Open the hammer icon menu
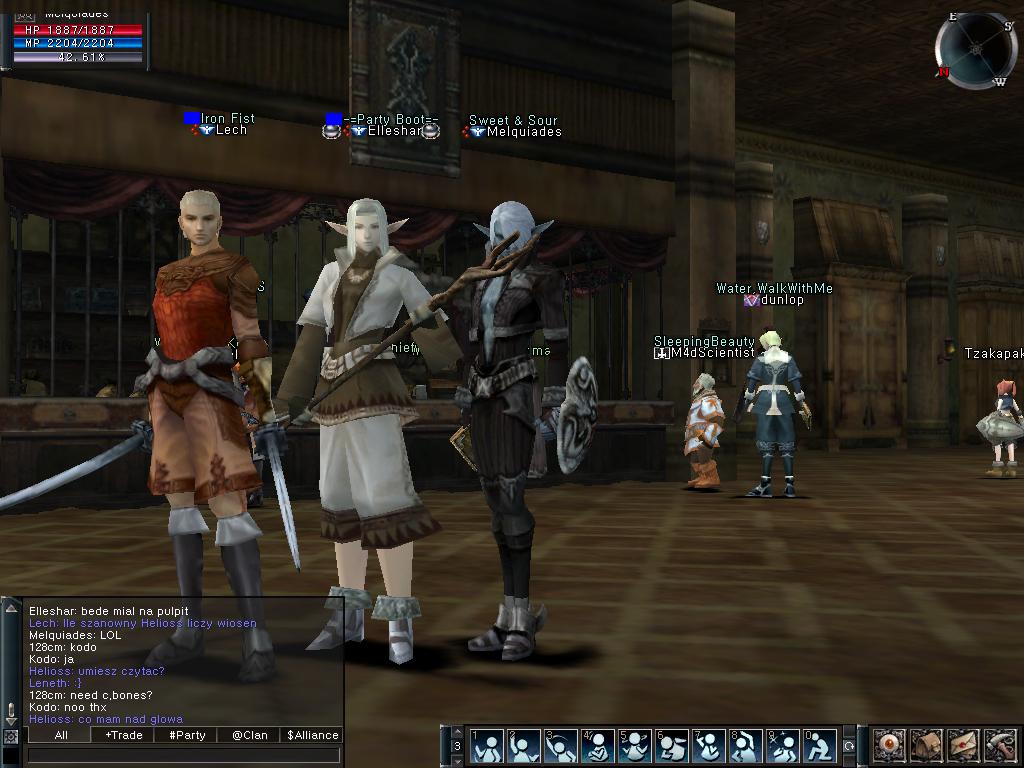This screenshot has width=1024, height=768. pyautogui.click(x=1000, y=746)
